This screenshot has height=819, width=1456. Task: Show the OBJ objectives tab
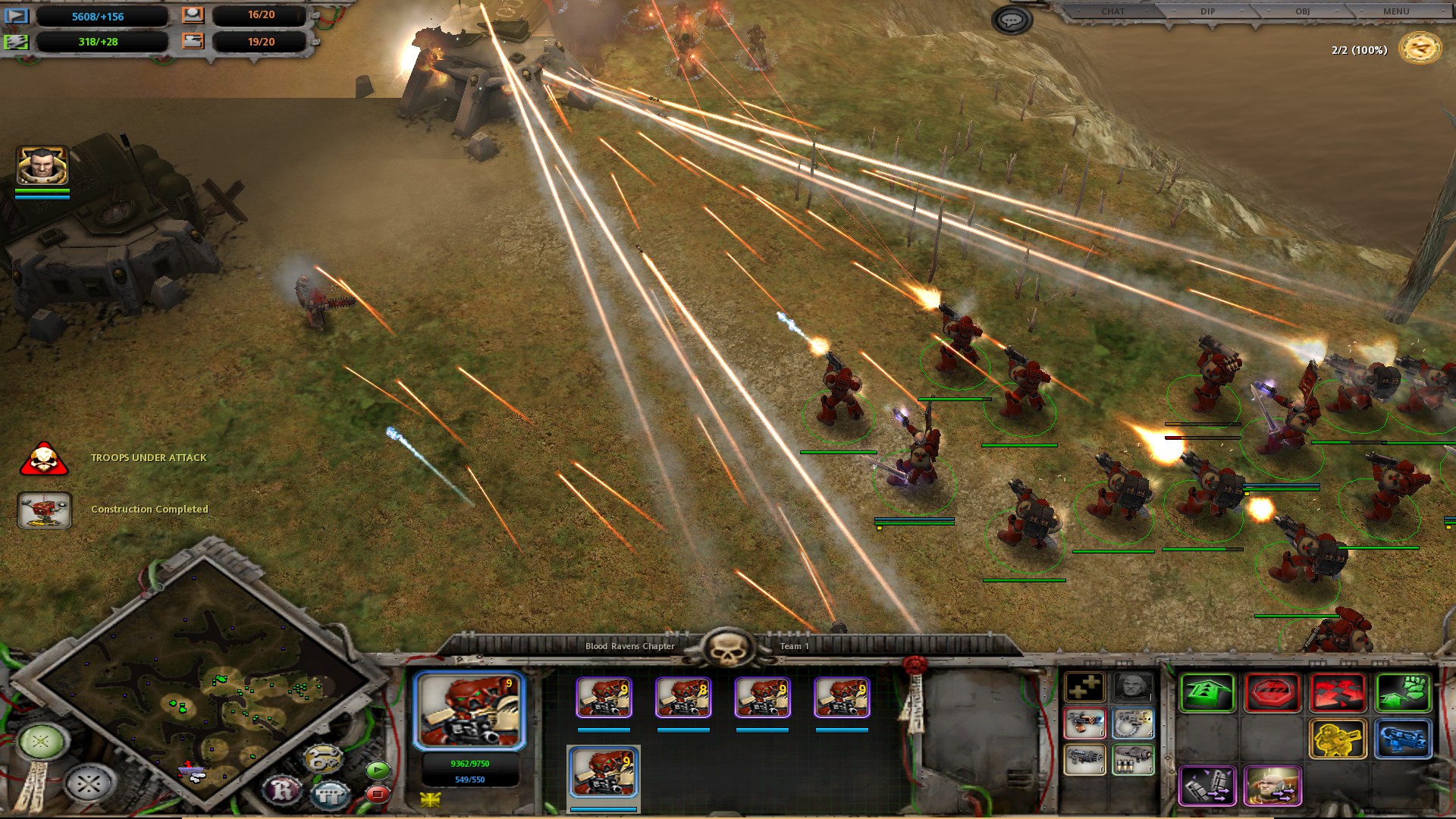click(x=1302, y=11)
